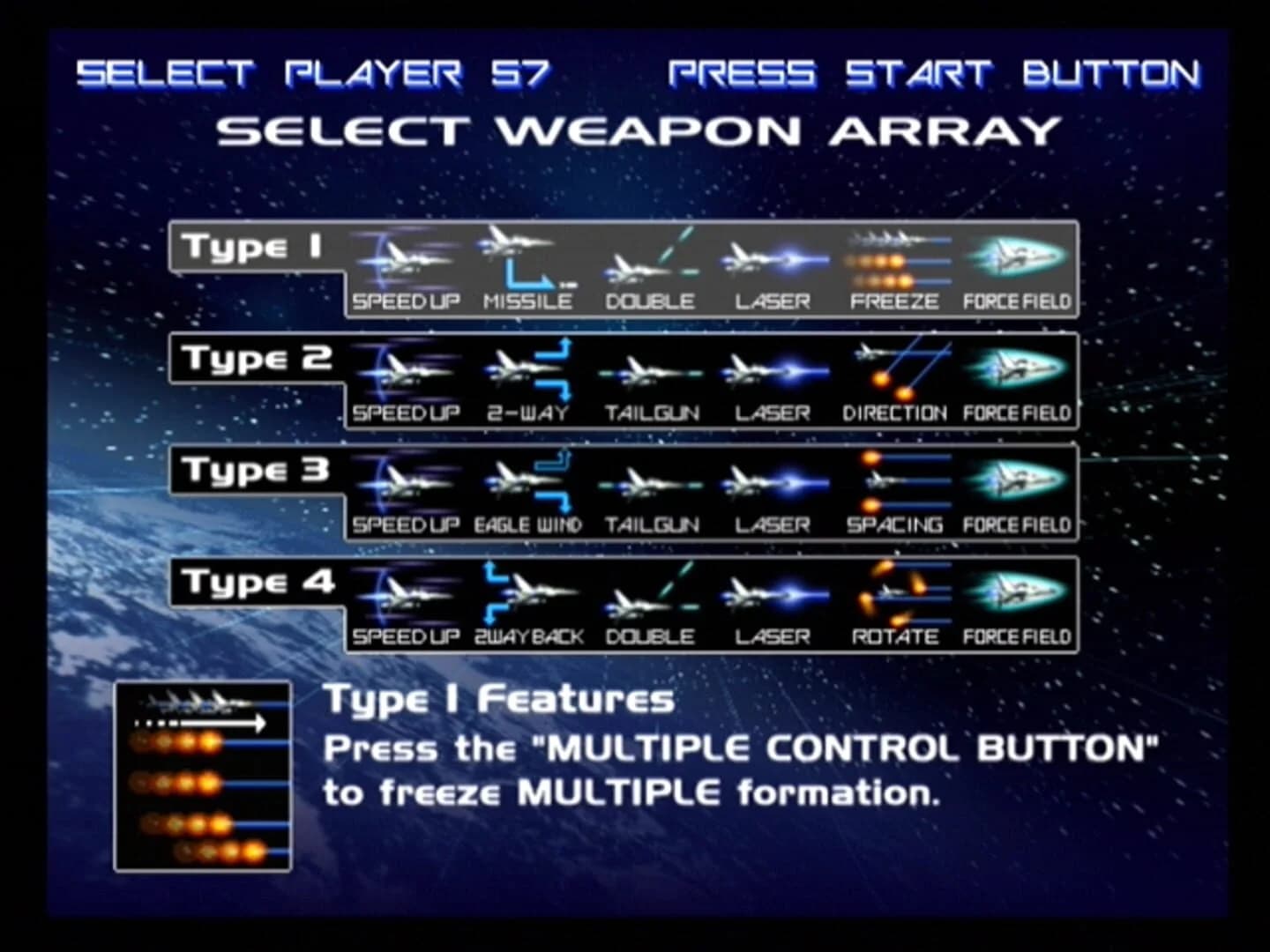Click the Eagle Wind icon in Type 3

click(x=529, y=483)
